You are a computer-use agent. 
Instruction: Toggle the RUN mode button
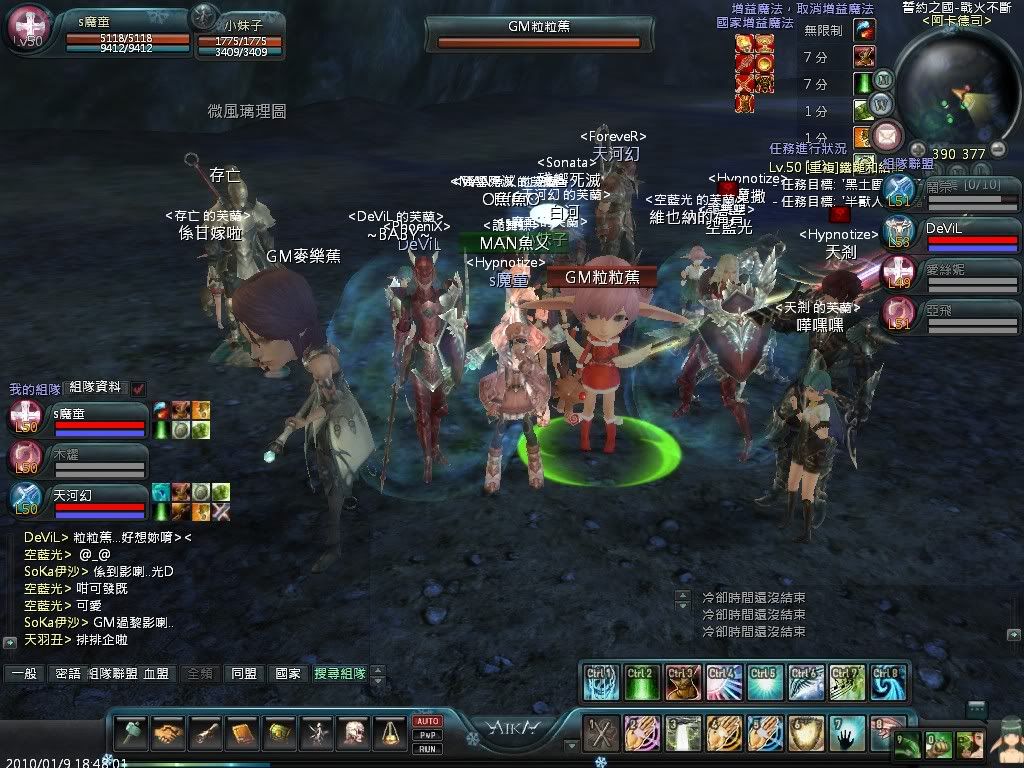pyautogui.click(x=427, y=748)
